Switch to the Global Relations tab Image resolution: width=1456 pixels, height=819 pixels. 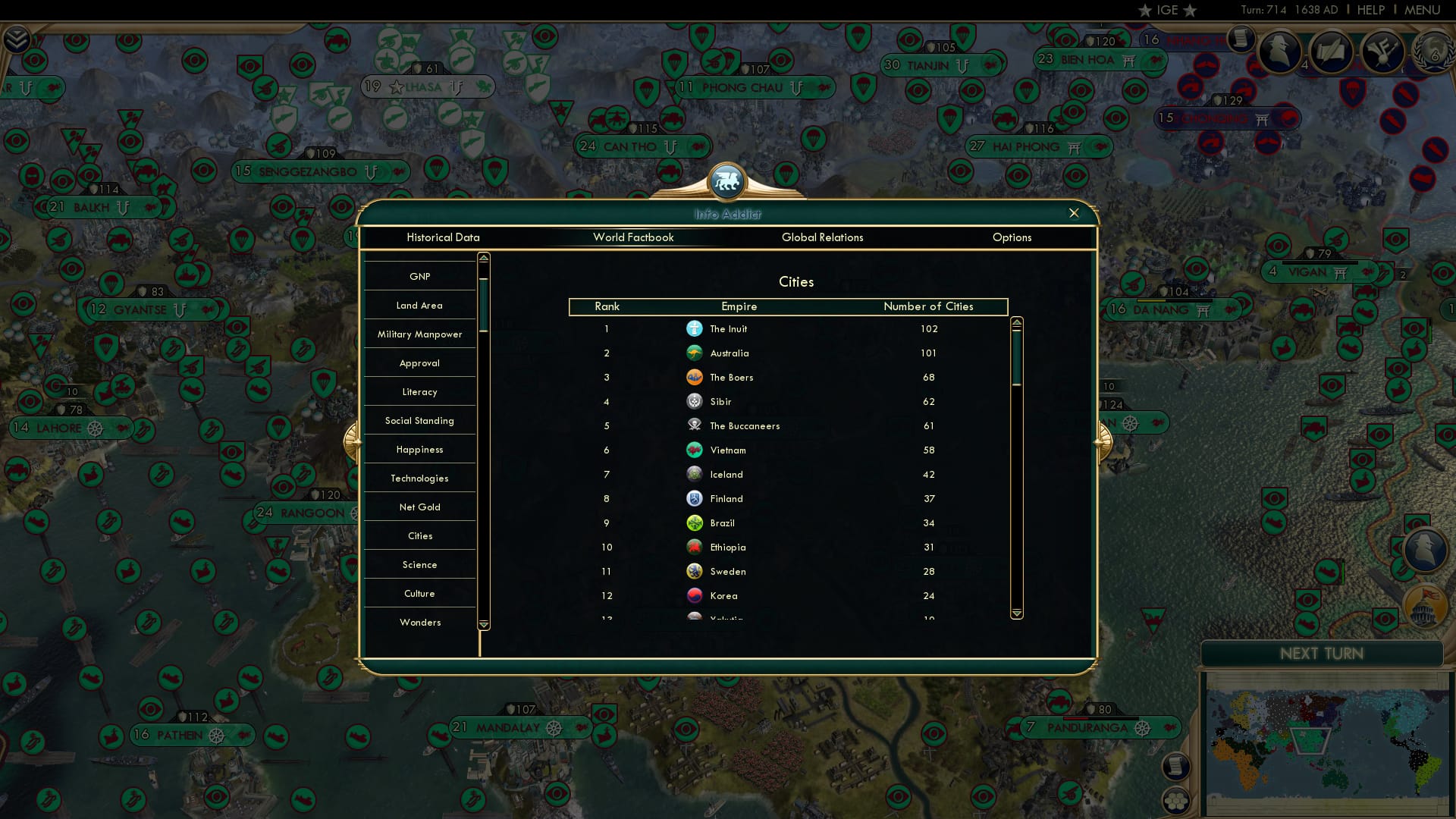tap(824, 237)
